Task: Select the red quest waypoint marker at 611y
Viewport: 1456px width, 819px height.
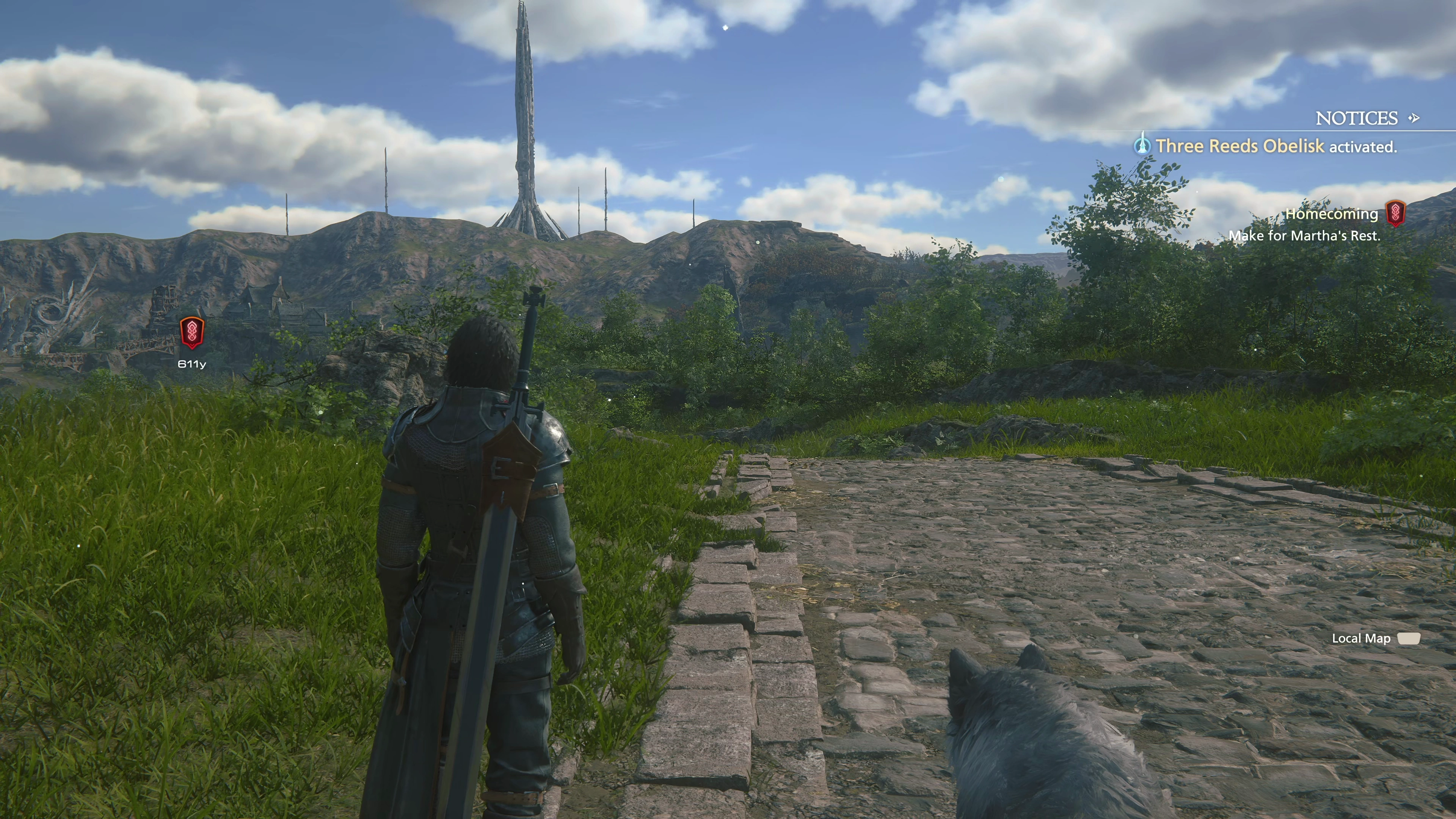Action: coord(191,333)
